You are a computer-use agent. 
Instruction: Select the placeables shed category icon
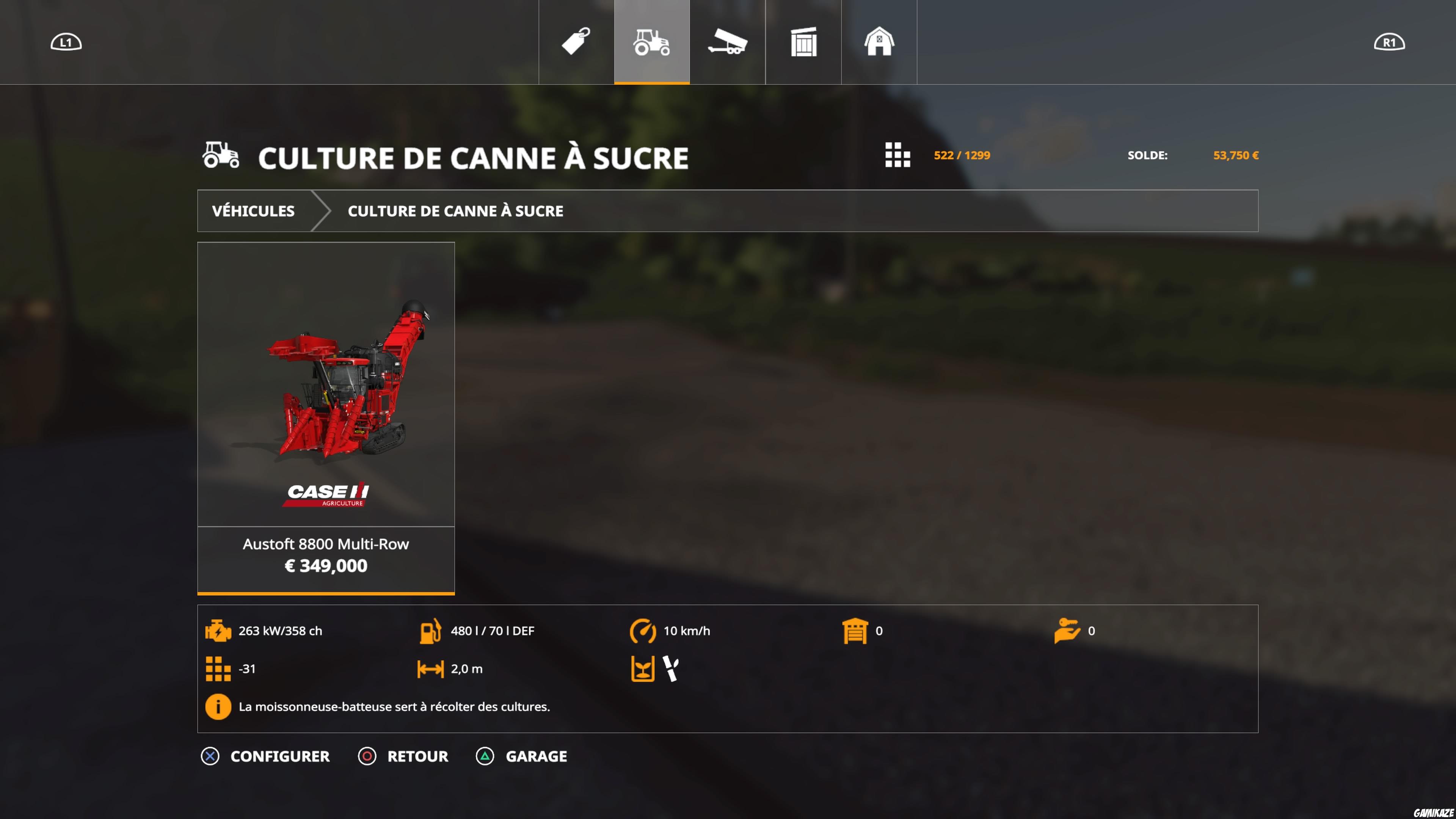tap(803, 41)
